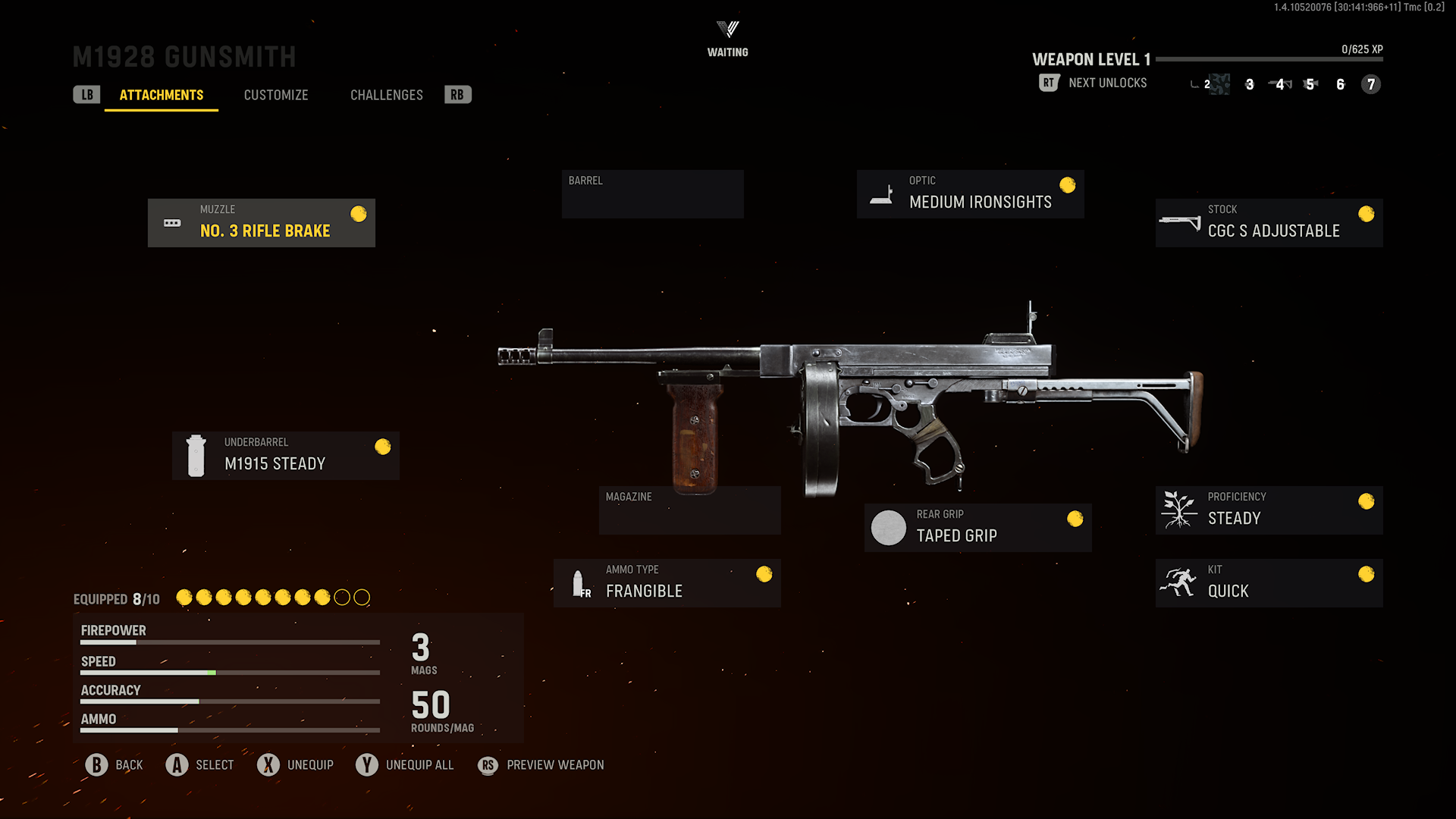Click Preview Weapon
Image resolution: width=1456 pixels, height=819 pixels.
tap(540, 764)
